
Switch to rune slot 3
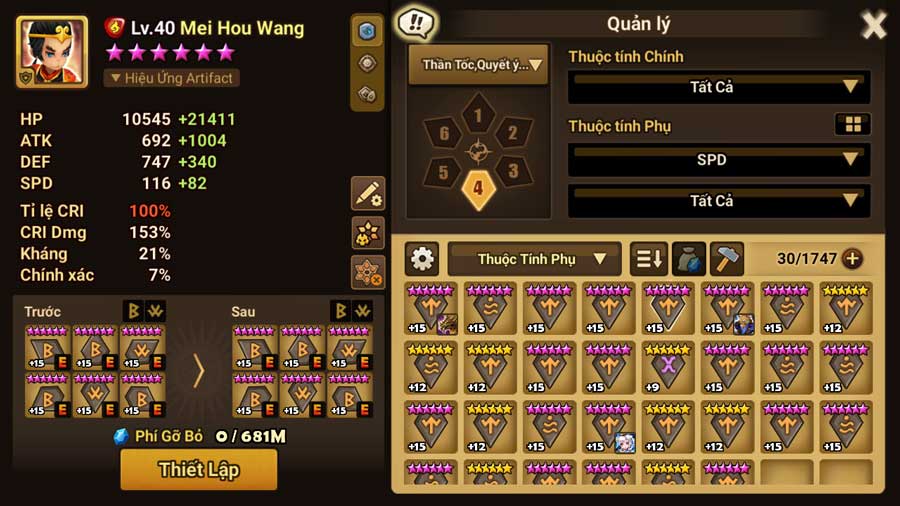pyautogui.click(x=512, y=171)
